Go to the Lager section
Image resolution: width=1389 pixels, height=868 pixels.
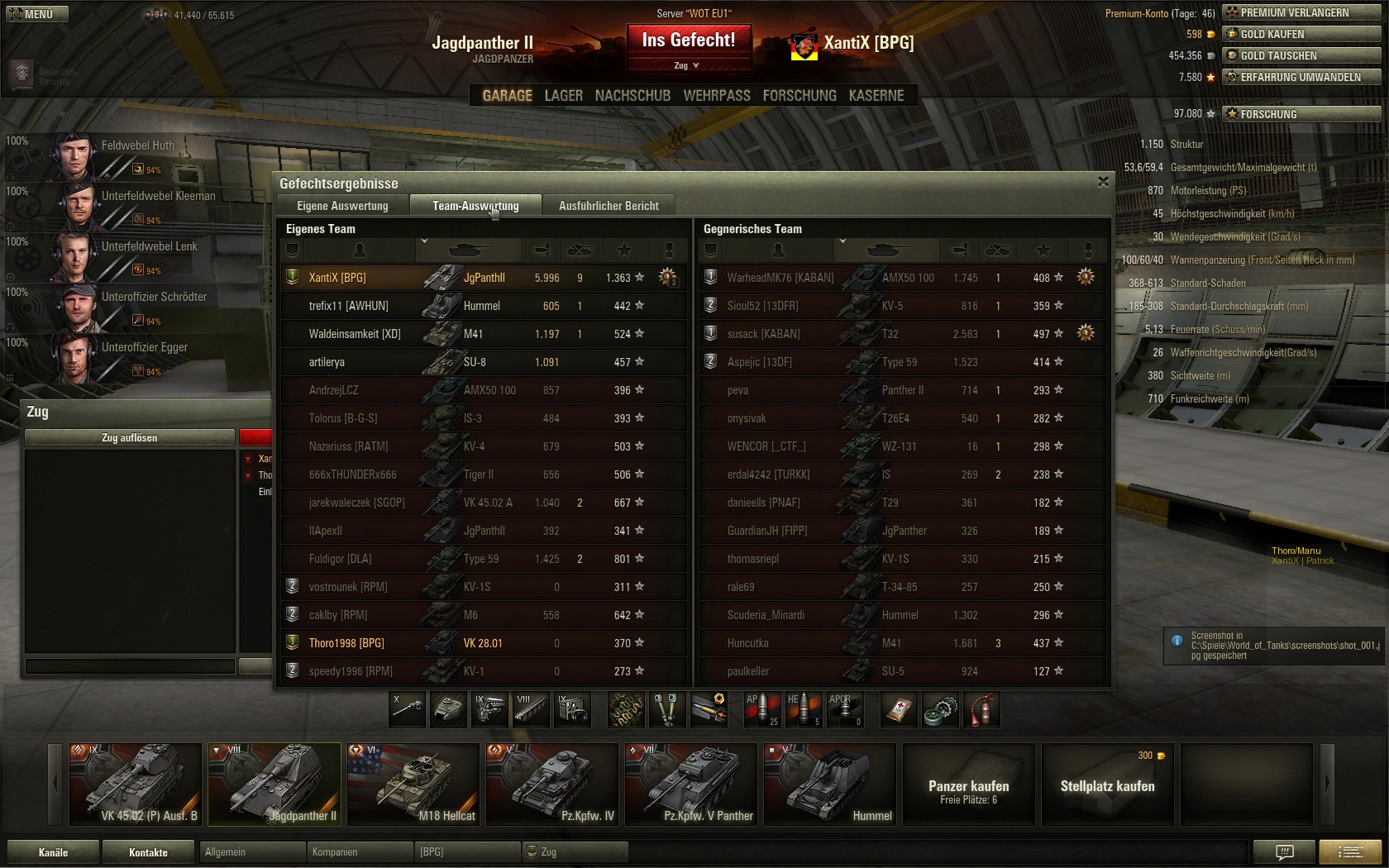pyautogui.click(x=563, y=96)
